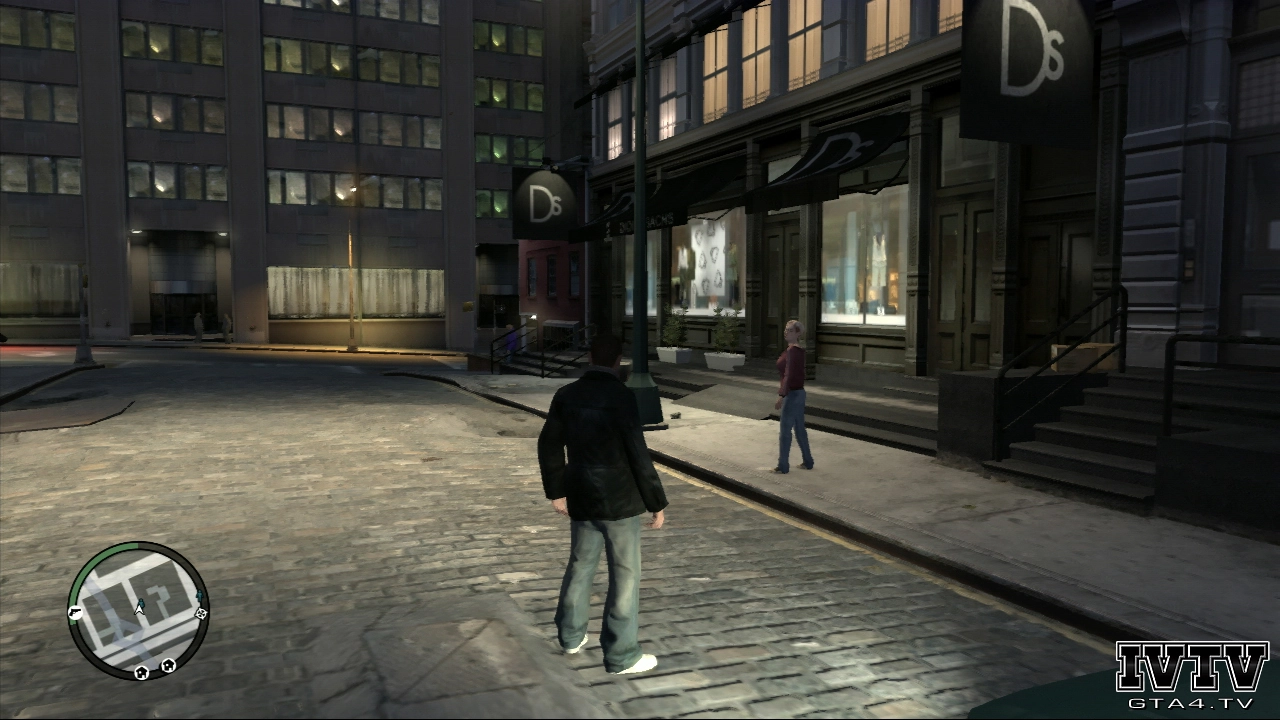
Task: Select the crosshair target blip on radar
Action: point(200,613)
